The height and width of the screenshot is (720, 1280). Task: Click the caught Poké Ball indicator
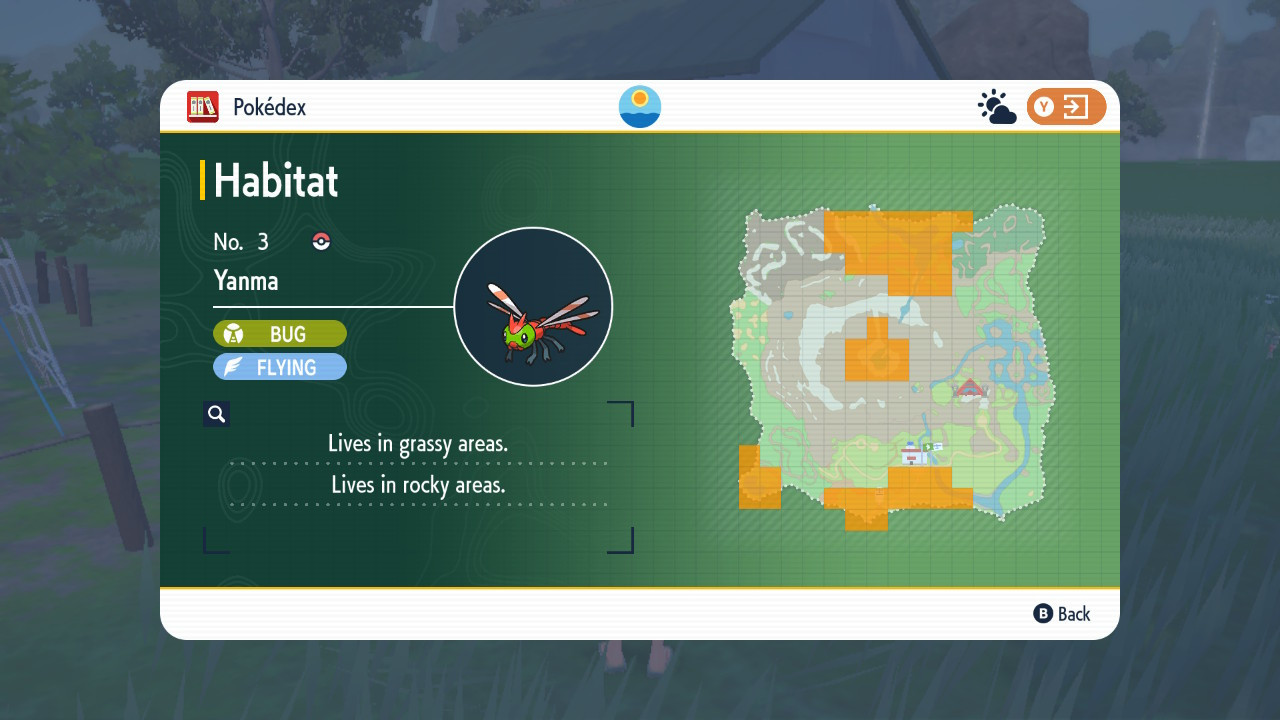coord(321,241)
